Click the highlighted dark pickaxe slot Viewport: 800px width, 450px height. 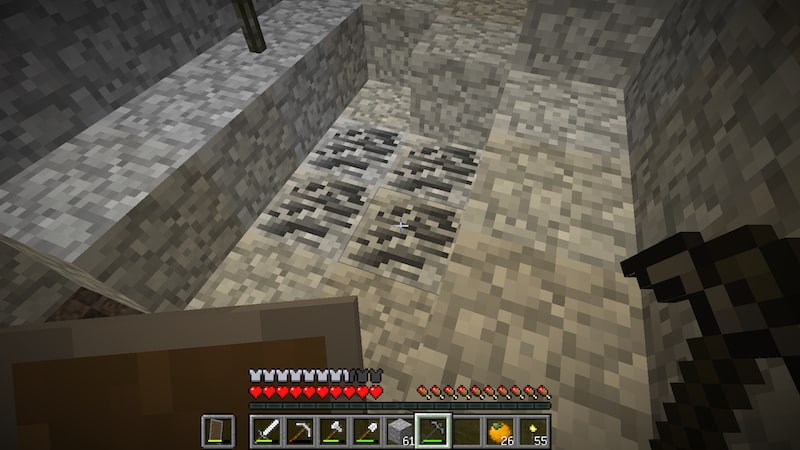432,431
